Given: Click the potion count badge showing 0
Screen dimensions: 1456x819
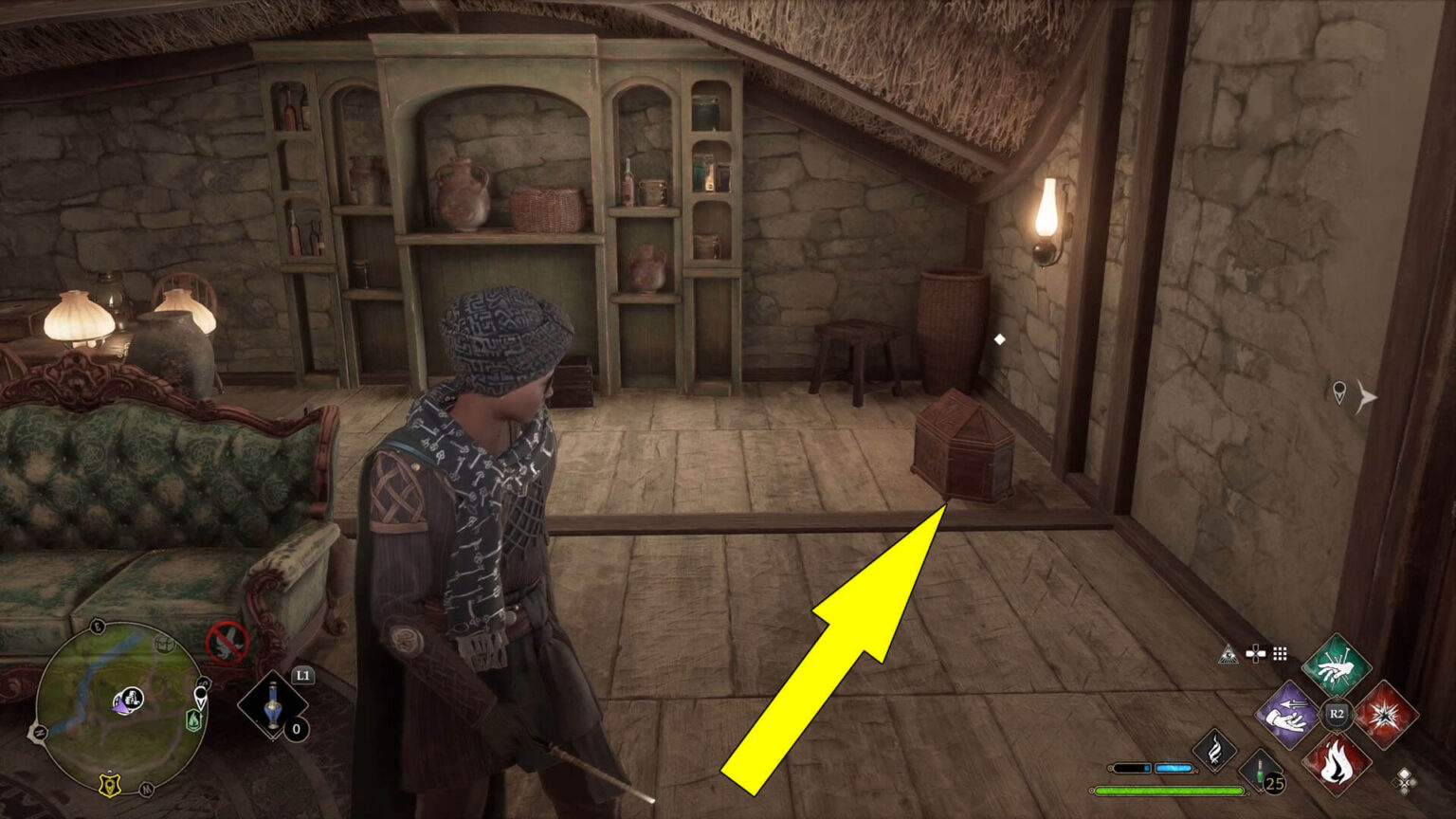Looking at the screenshot, I should (x=296, y=728).
